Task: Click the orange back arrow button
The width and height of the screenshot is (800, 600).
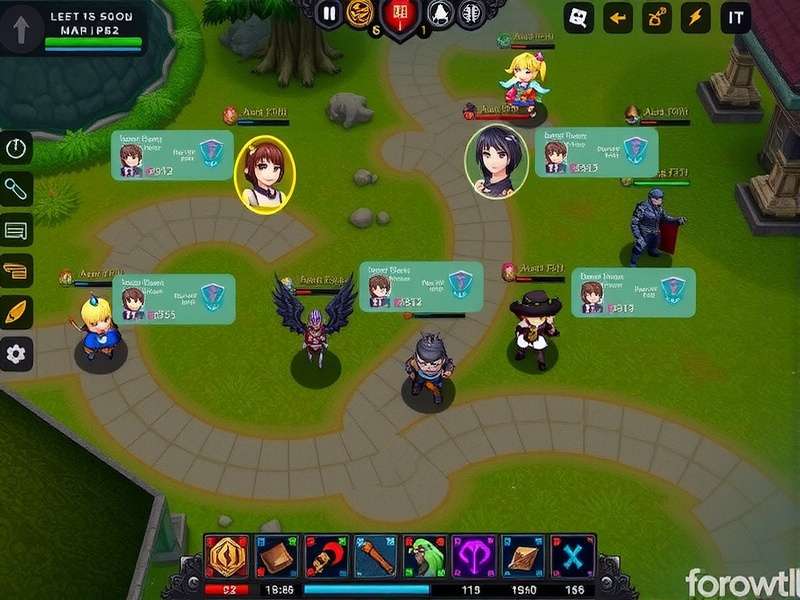Action: tap(618, 17)
